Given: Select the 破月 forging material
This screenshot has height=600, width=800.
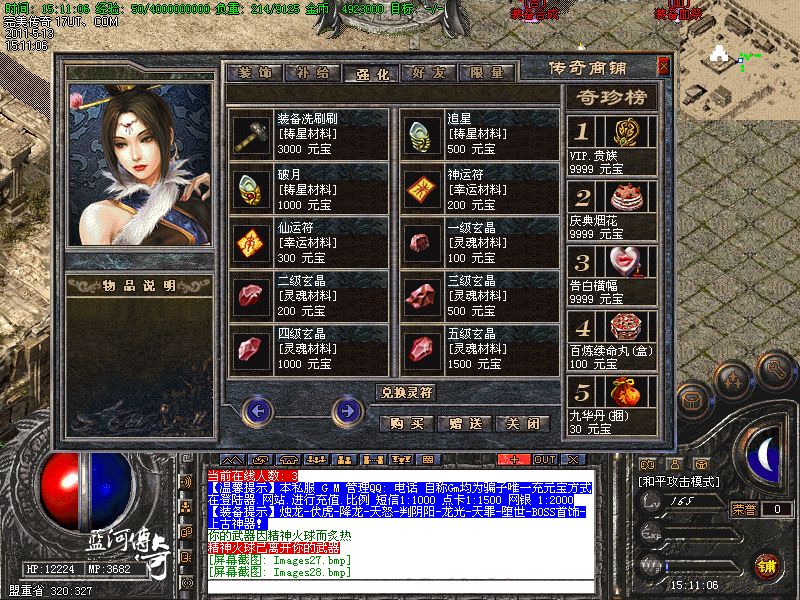Looking at the screenshot, I should pos(250,187).
